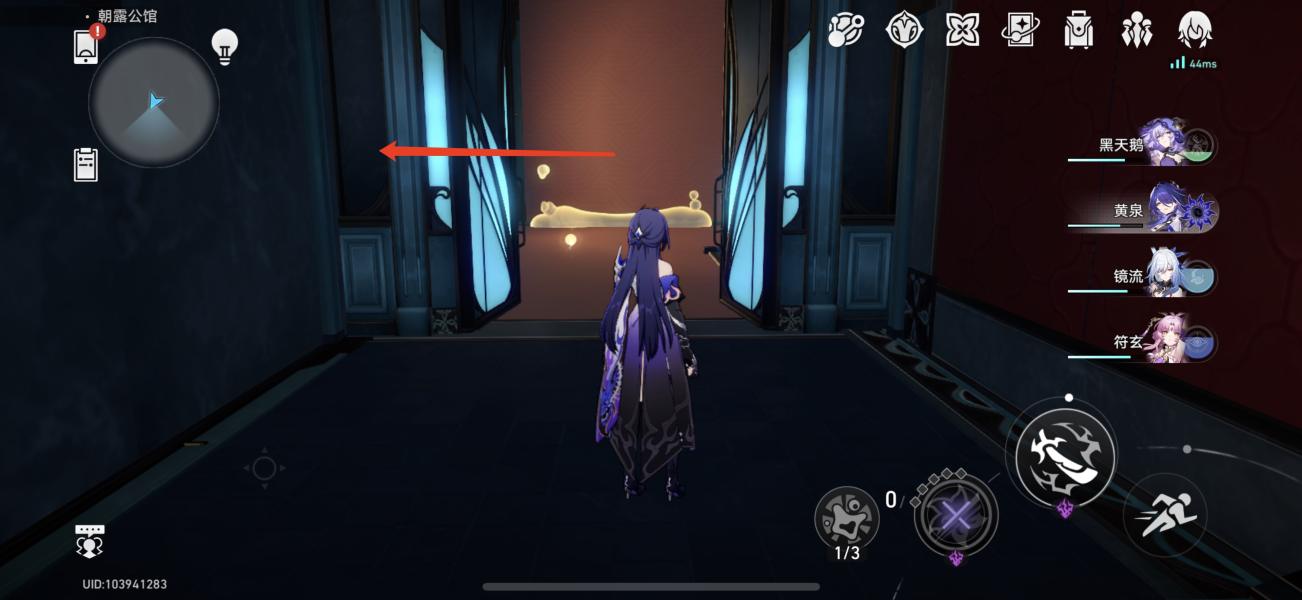Tap the circular minimap to open the map
The height and width of the screenshot is (600, 1302).
click(153, 102)
